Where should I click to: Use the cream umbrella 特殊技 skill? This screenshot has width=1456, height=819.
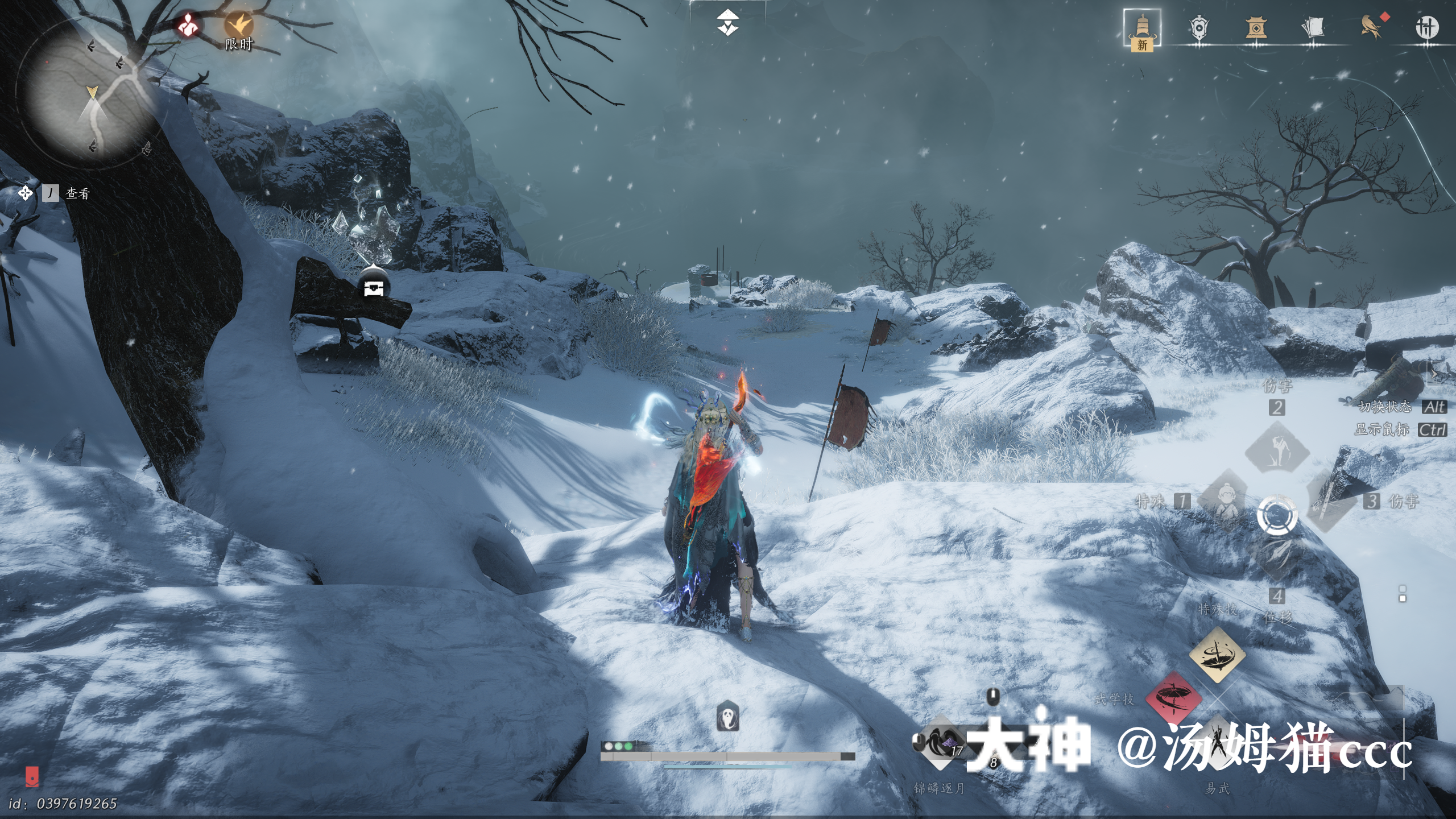[x=1217, y=655]
